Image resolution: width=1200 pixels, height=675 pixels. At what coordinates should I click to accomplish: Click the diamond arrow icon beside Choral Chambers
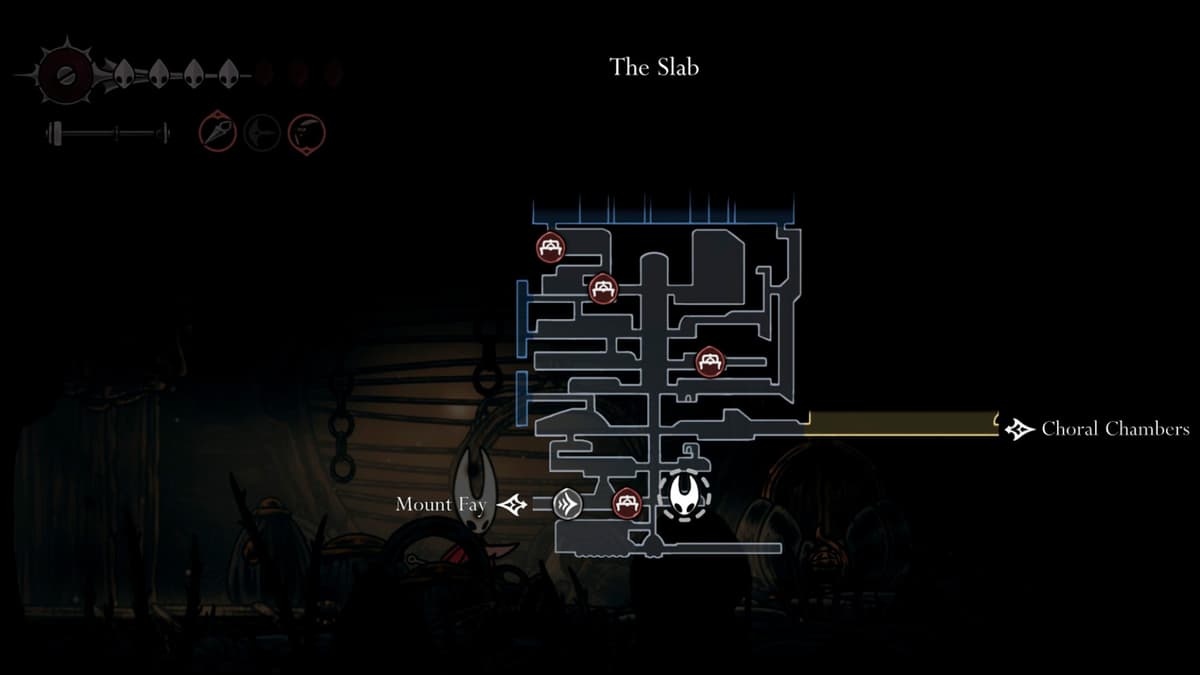1020,430
